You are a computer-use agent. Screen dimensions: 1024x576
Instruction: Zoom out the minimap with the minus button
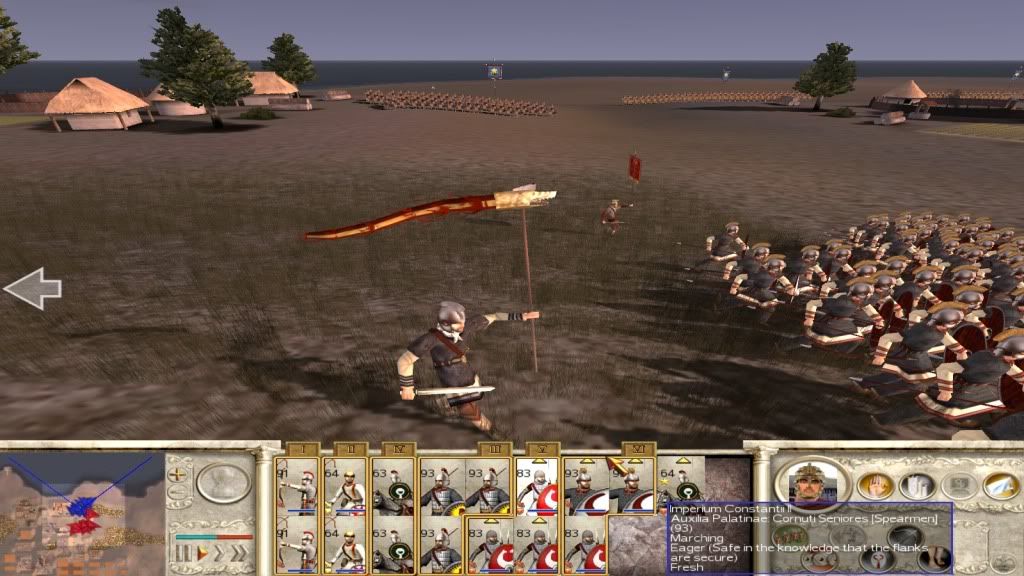coord(177,492)
